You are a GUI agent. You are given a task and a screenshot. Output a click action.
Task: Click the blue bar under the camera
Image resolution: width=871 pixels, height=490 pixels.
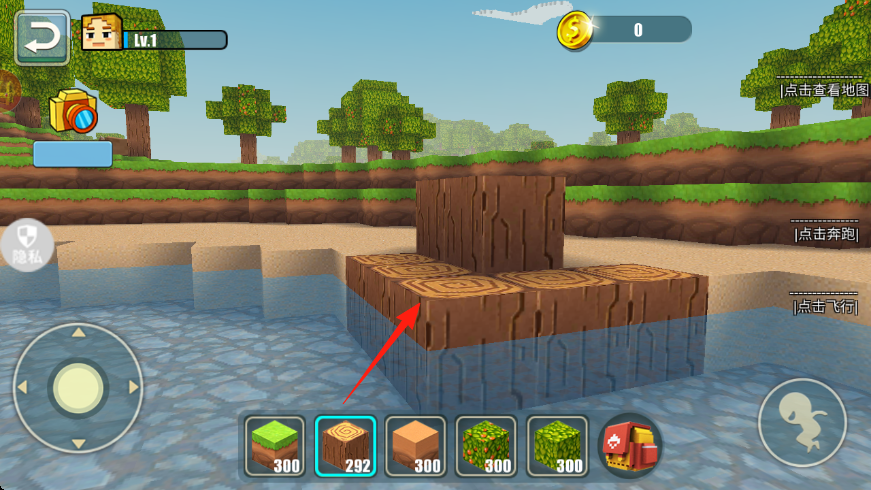click(73, 154)
